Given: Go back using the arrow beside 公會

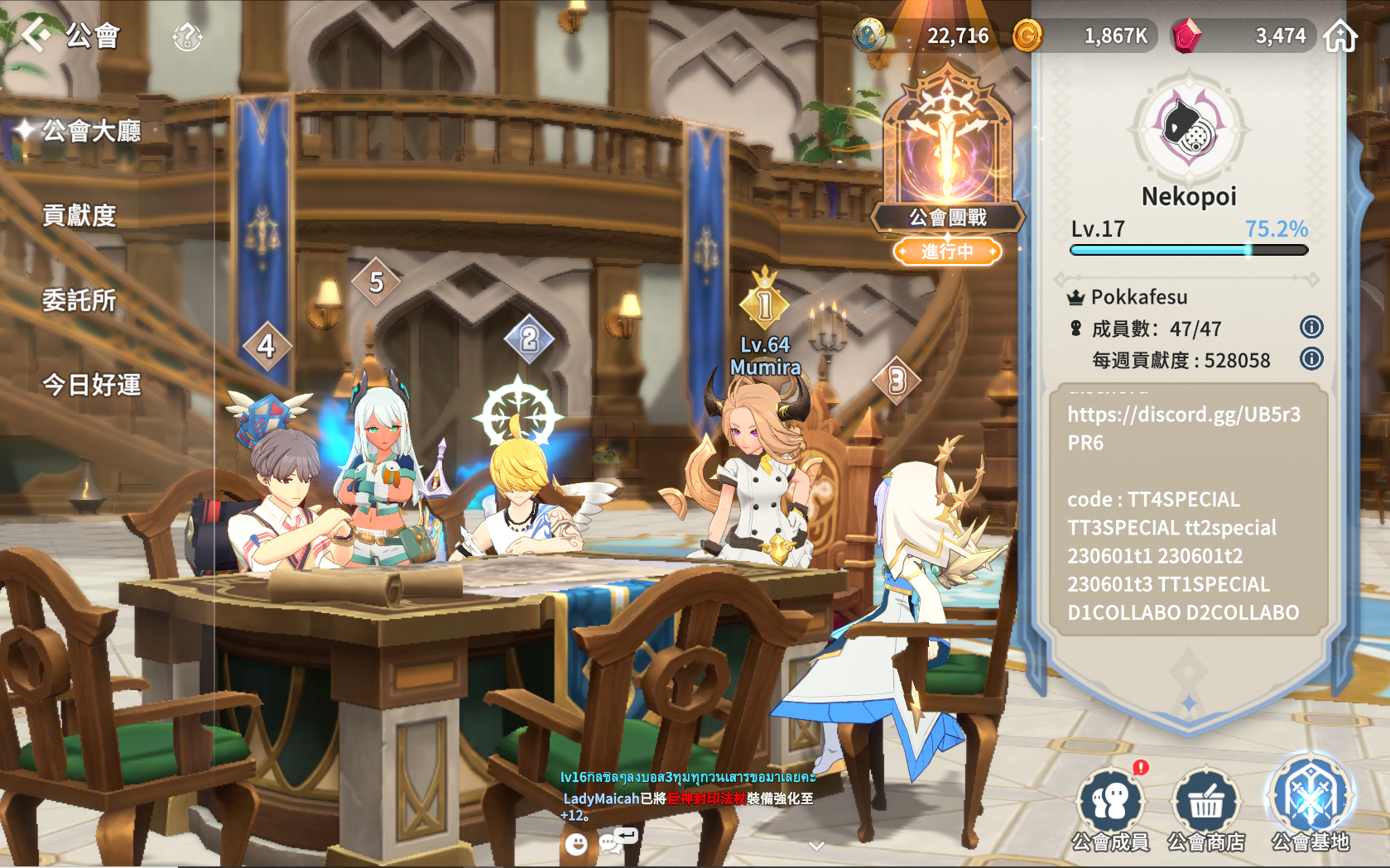Looking at the screenshot, I should point(36,35).
